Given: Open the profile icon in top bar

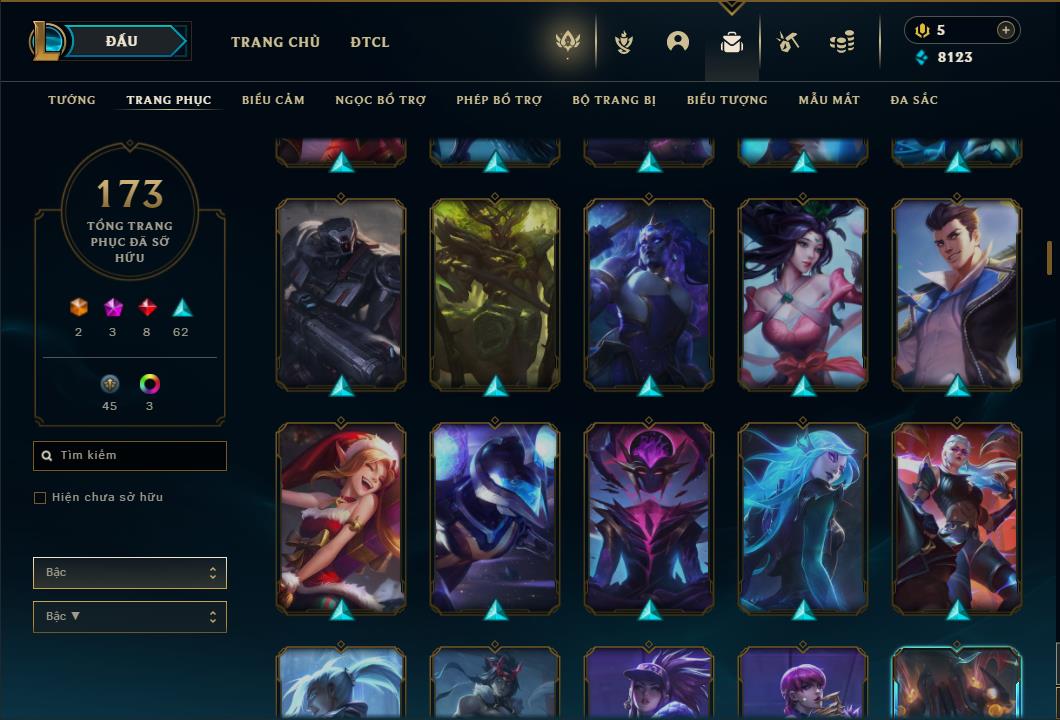Looking at the screenshot, I should click(678, 42).
